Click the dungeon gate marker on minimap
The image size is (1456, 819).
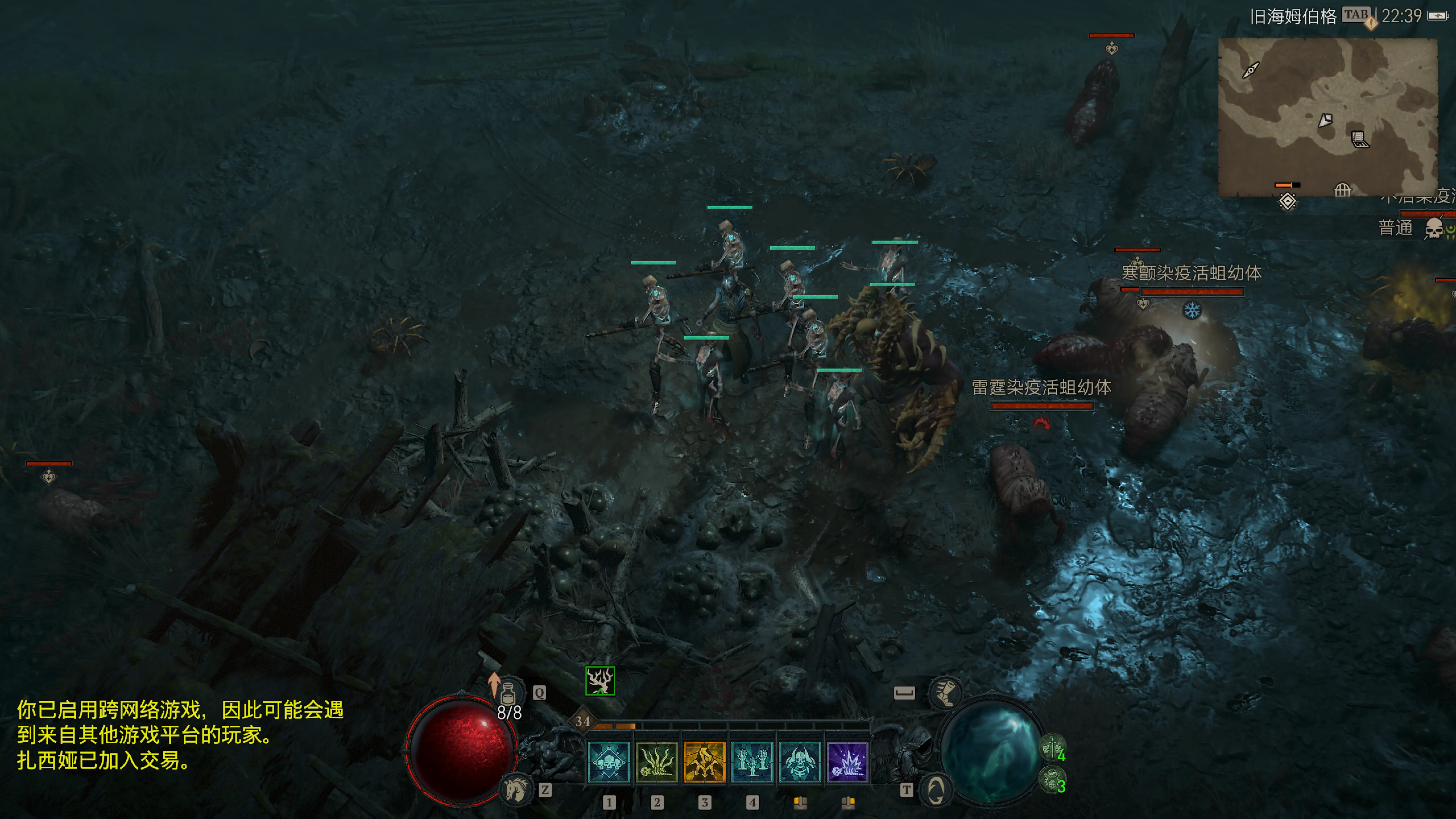(x=1342, y=191)
